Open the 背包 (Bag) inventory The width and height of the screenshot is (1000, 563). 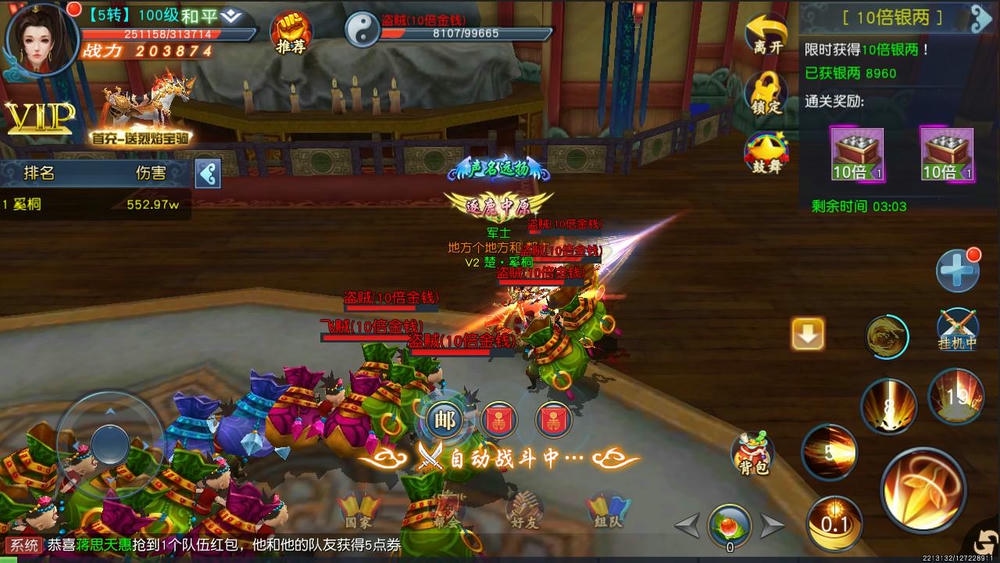pyautogui.click(x=752, y=453)
